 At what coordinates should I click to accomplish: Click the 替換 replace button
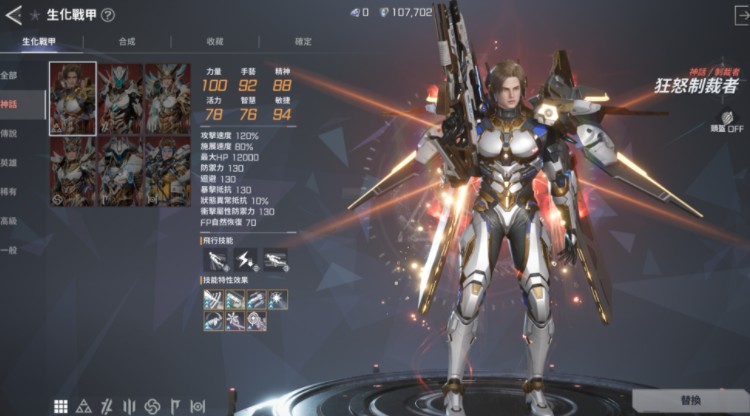point(690,400)
